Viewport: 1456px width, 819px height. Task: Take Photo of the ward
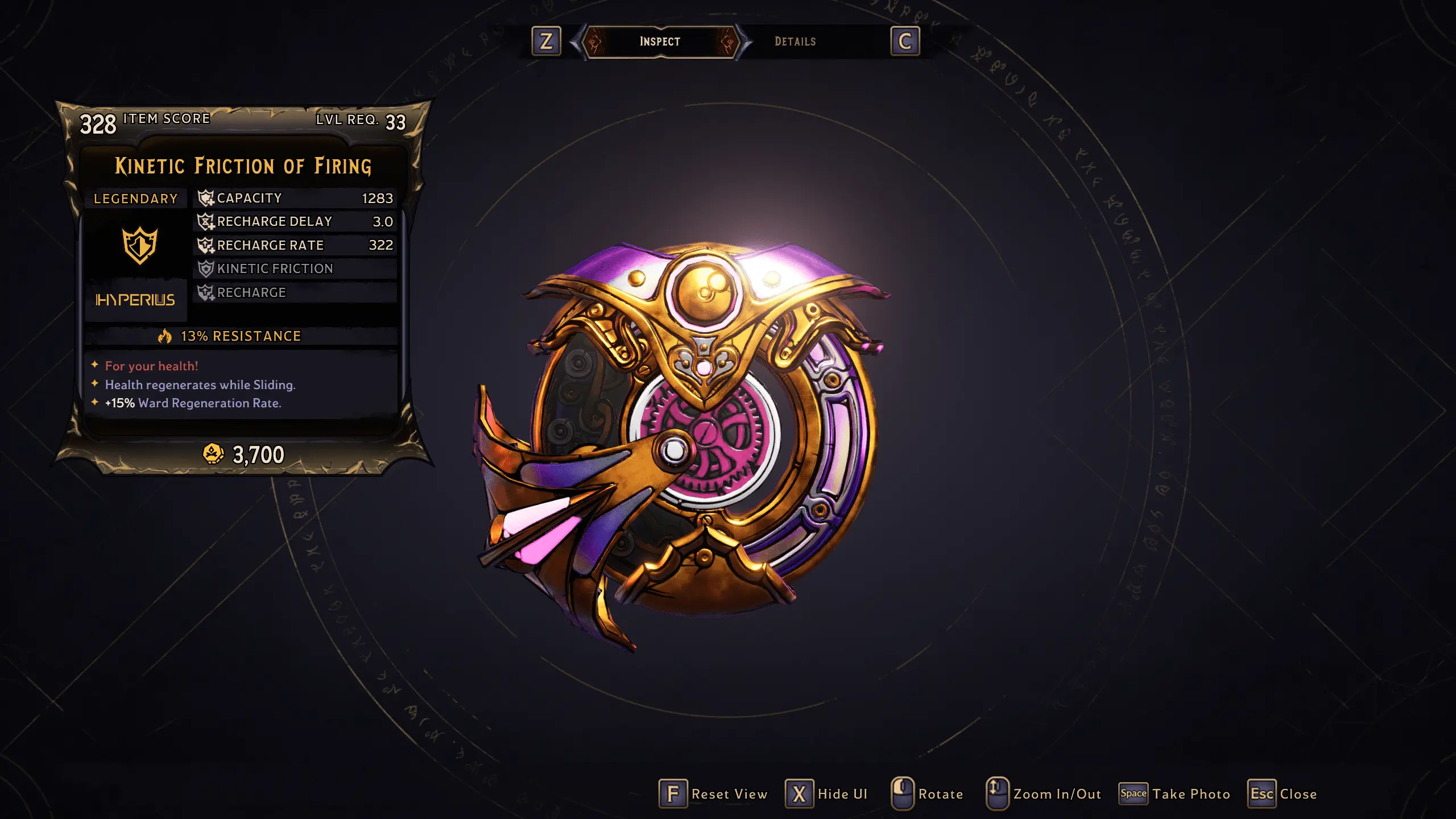coord(1174,794)
